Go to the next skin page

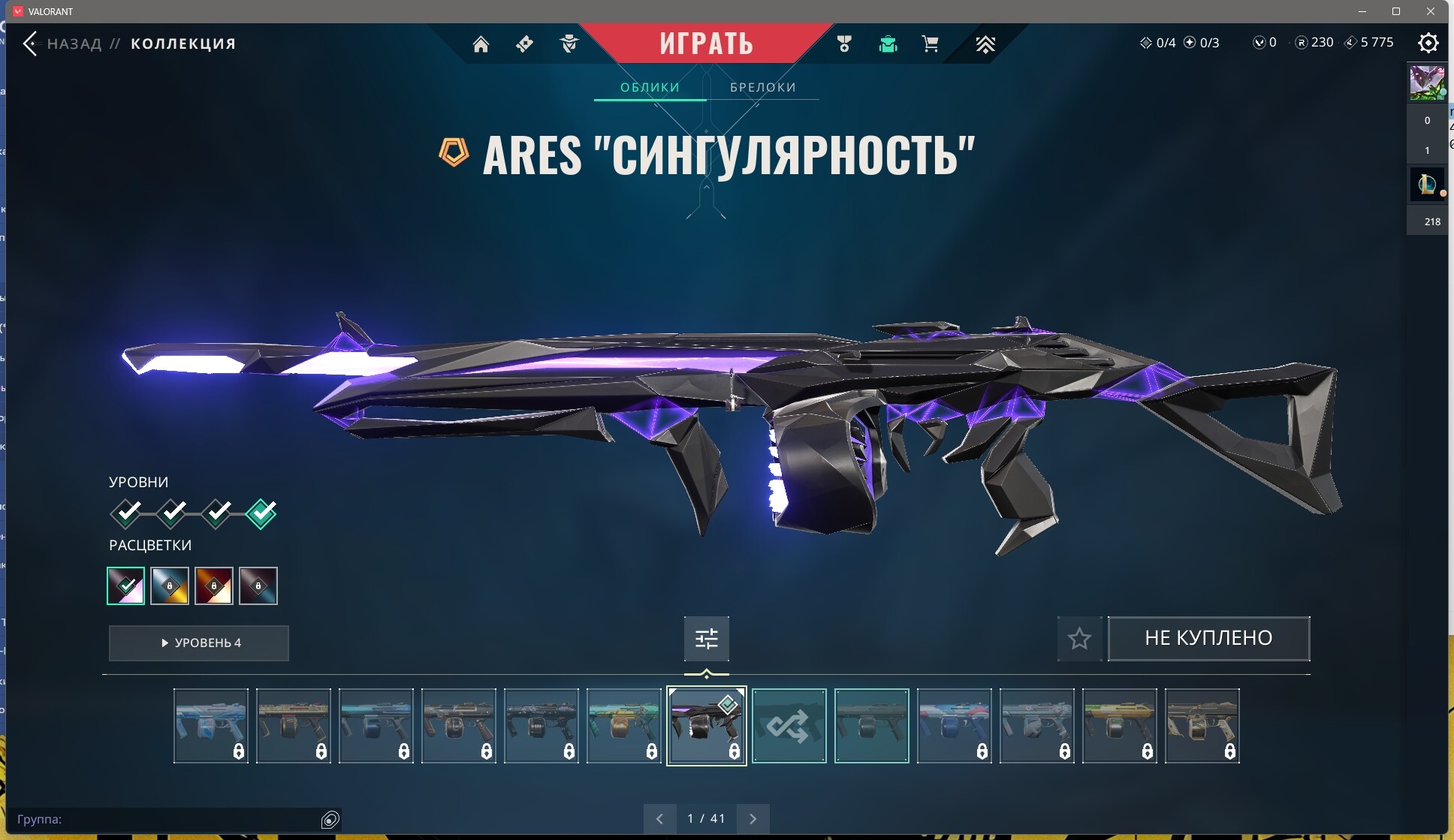click(x=753, y=818)
